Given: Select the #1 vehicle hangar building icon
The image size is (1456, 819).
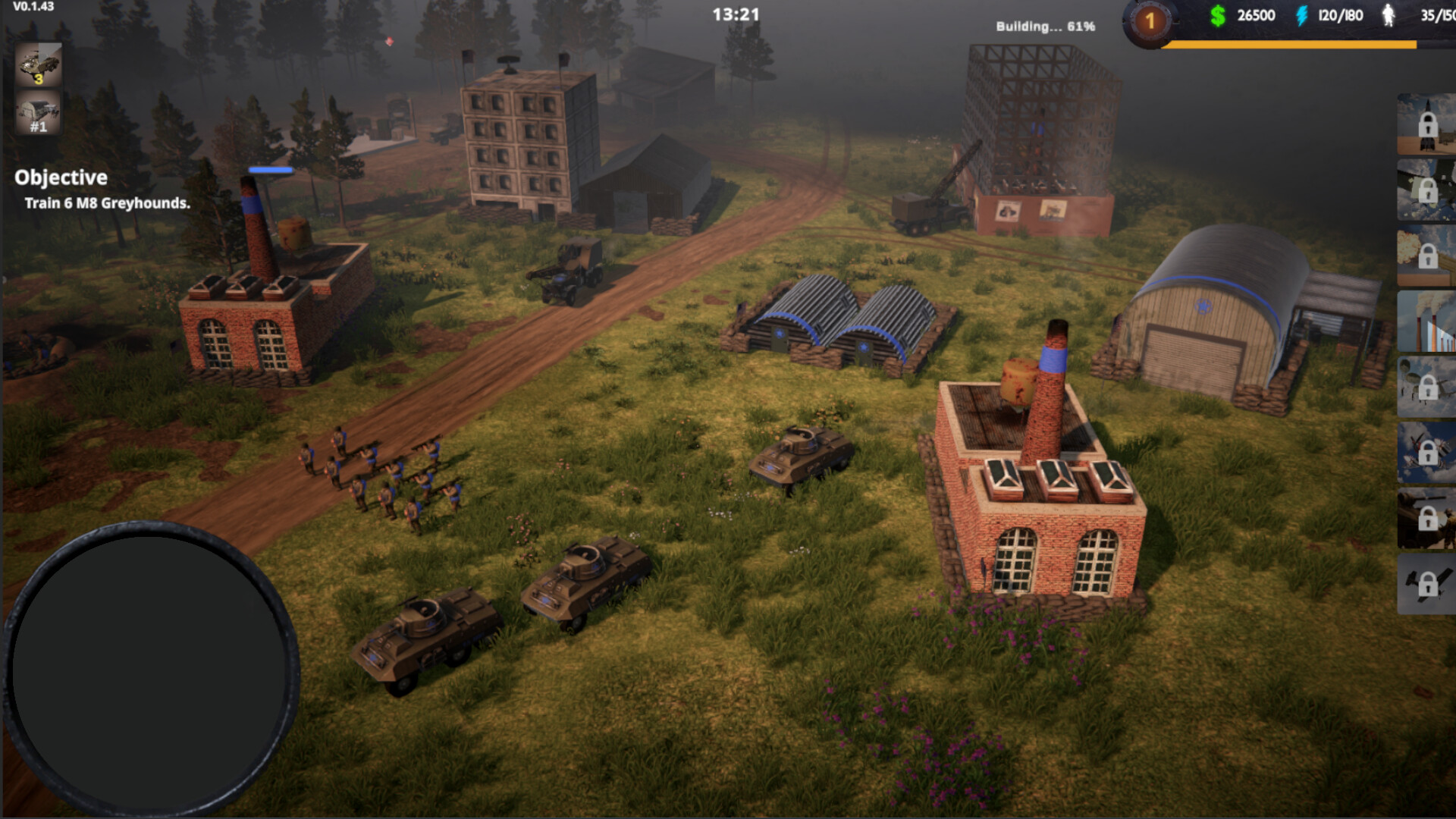Looking at the screenshot, I should tap(38, 115).
